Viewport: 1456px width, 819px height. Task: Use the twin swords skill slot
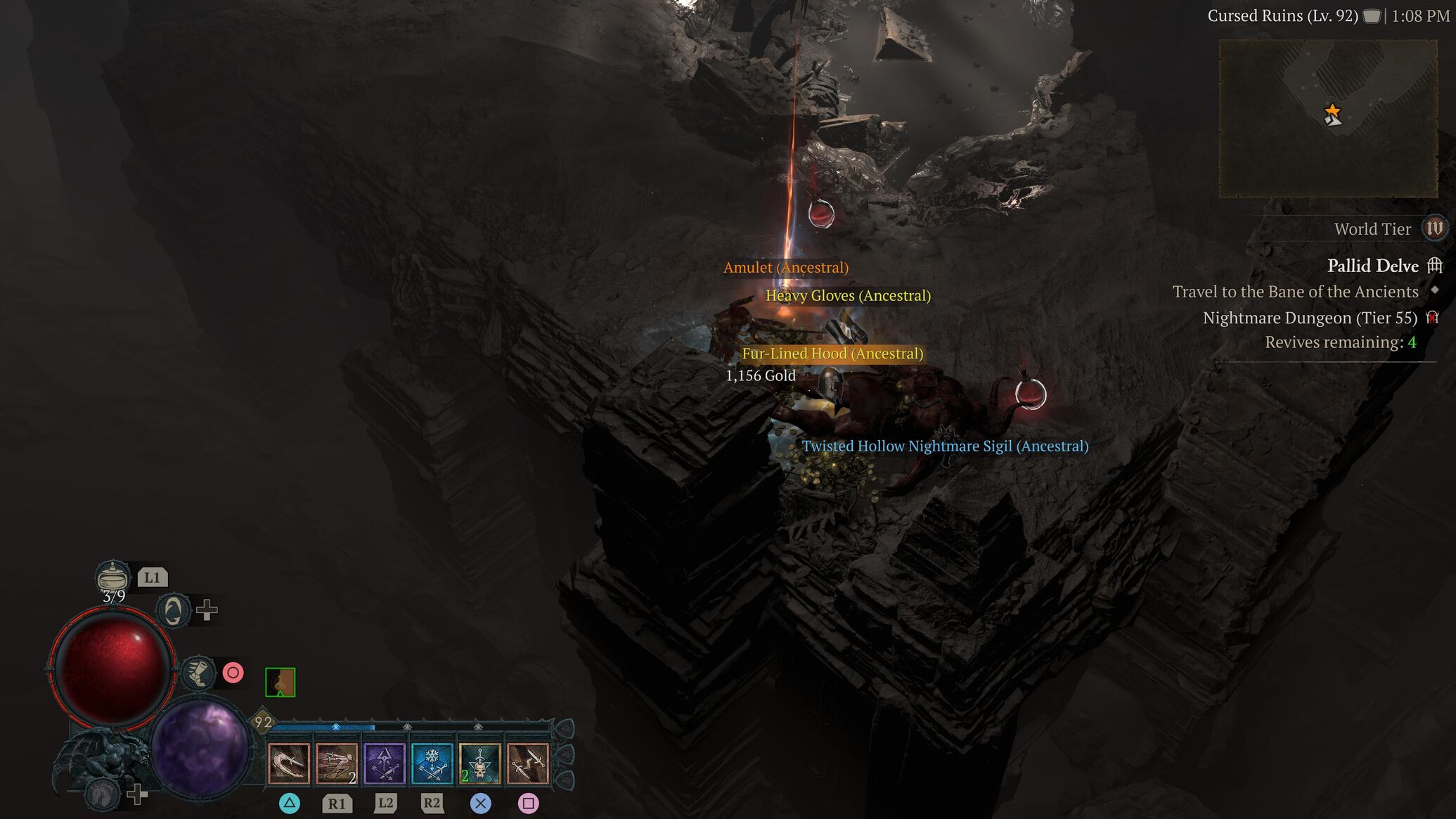pos(527,763)
